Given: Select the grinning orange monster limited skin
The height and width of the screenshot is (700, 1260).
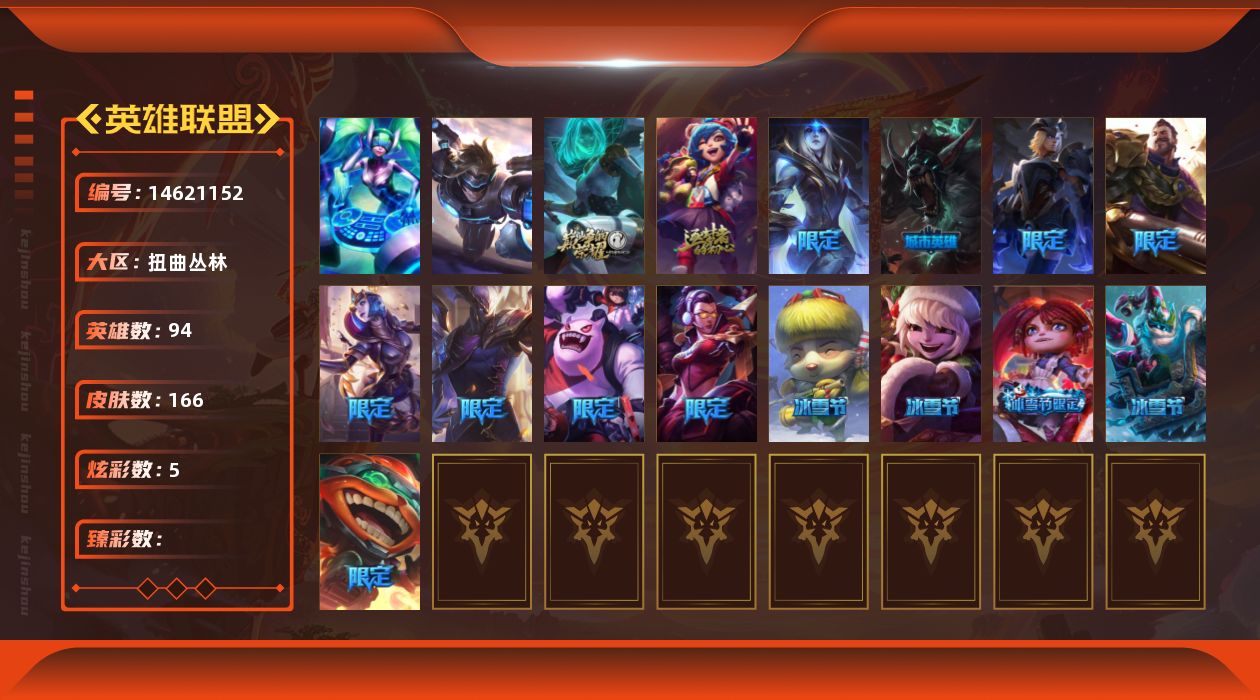Looking at the screenshot, I should 369,532.
